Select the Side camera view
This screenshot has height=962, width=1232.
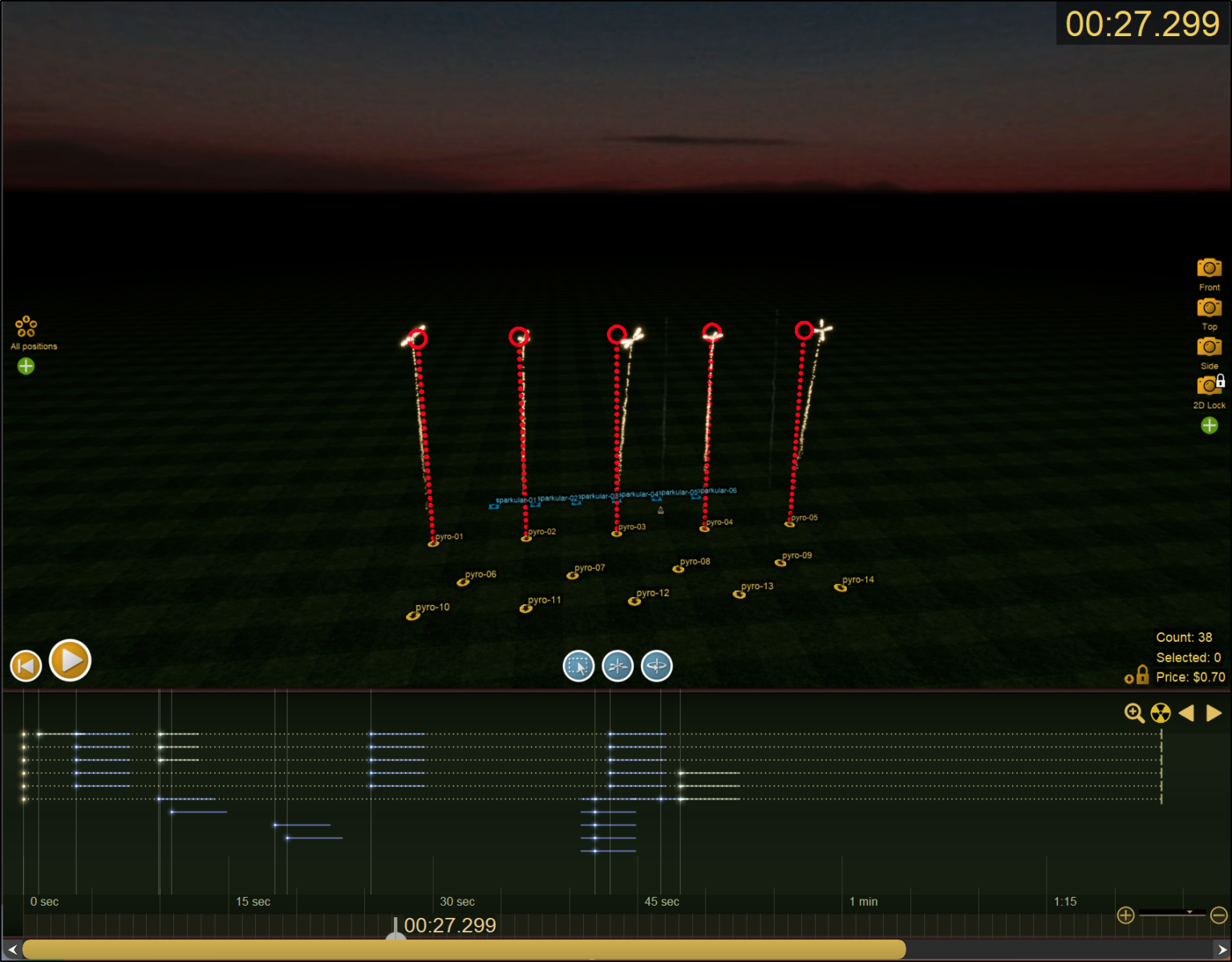click(1209, 347)
